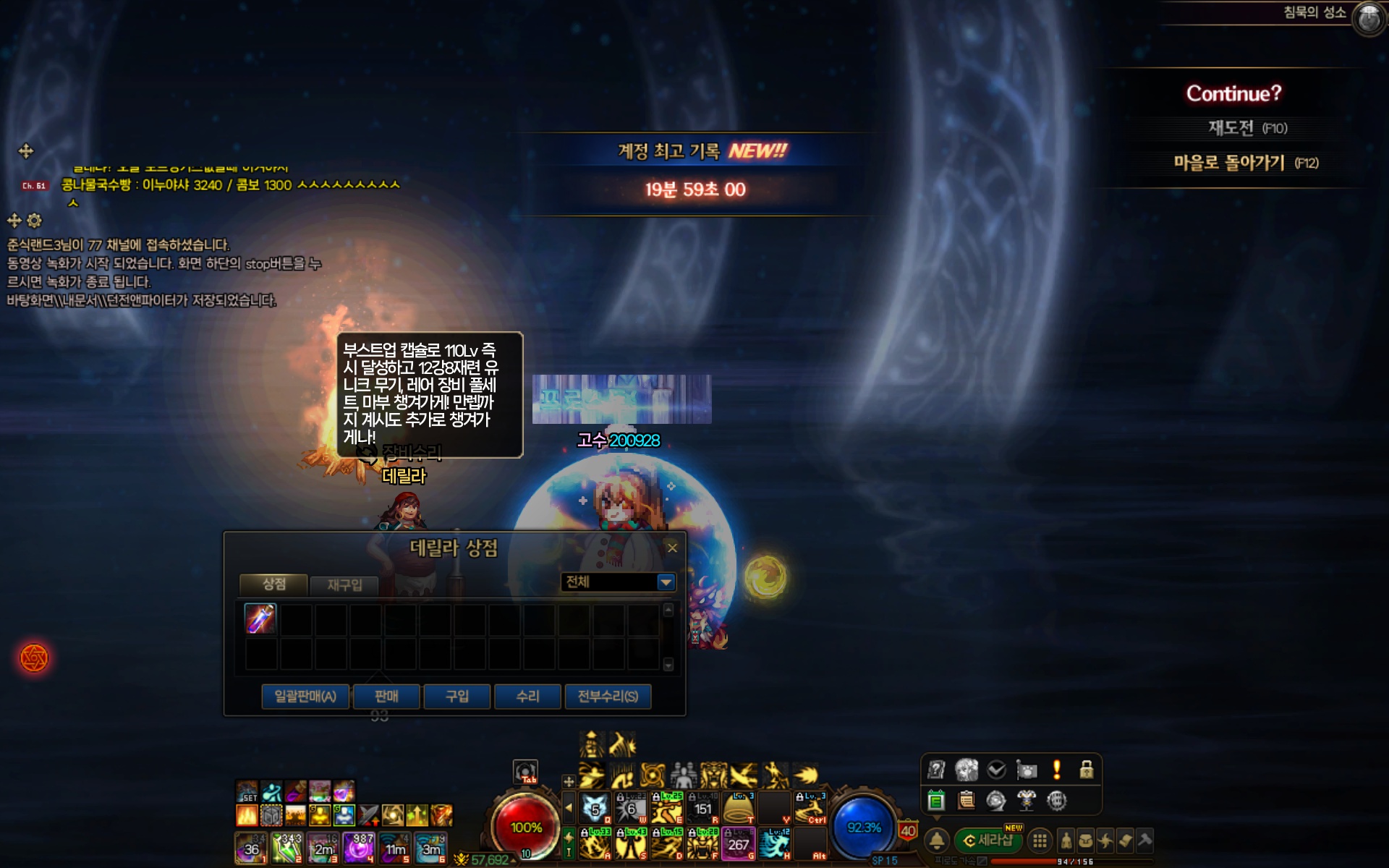Open the 세라샵 cash shop
Screen dimensions: 1389x868
pyautogui.click(x=988, y=841)
